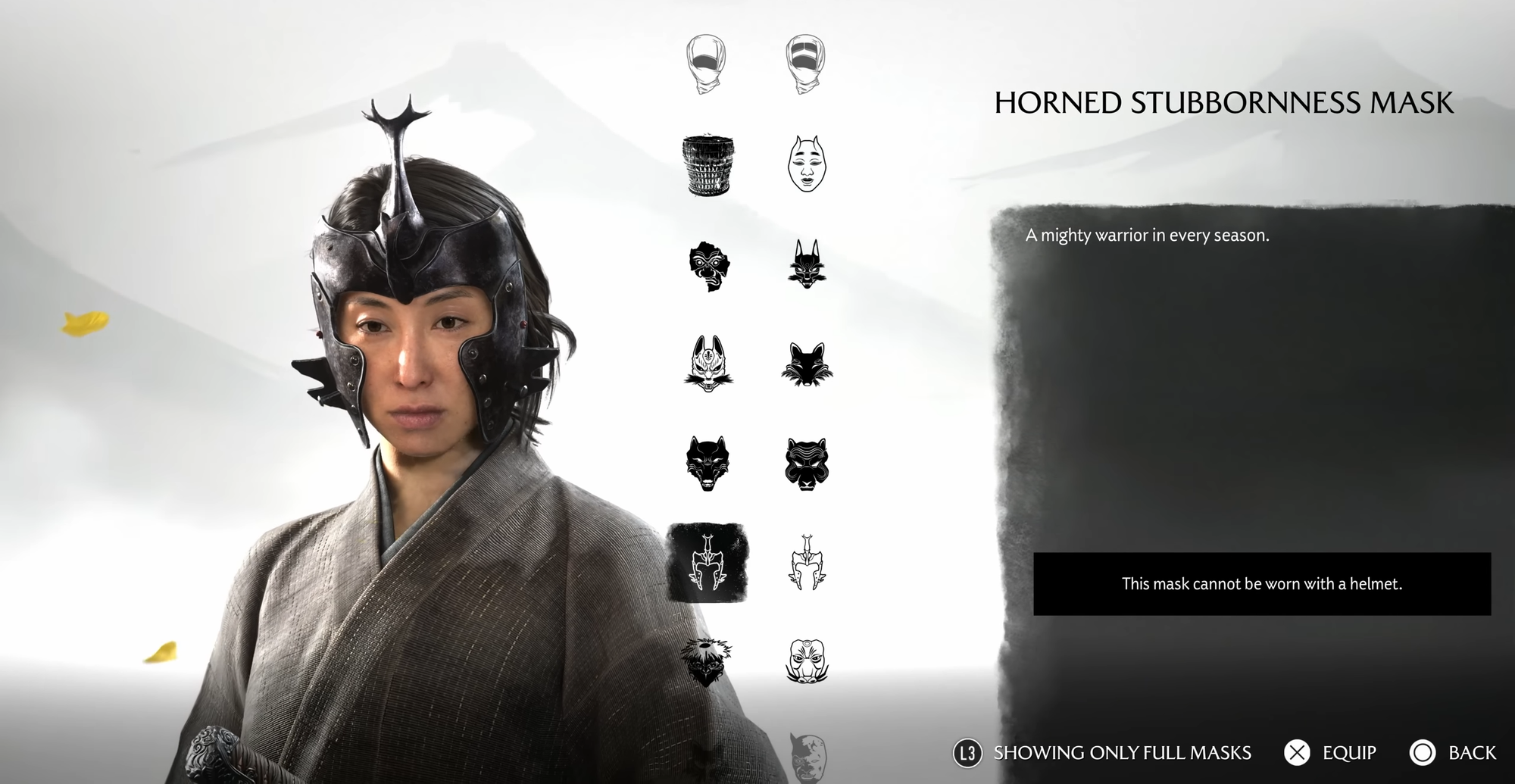This screenshot has width=1515, height=784.
Task: Choose the black panther mask
Action: point(806,463)
